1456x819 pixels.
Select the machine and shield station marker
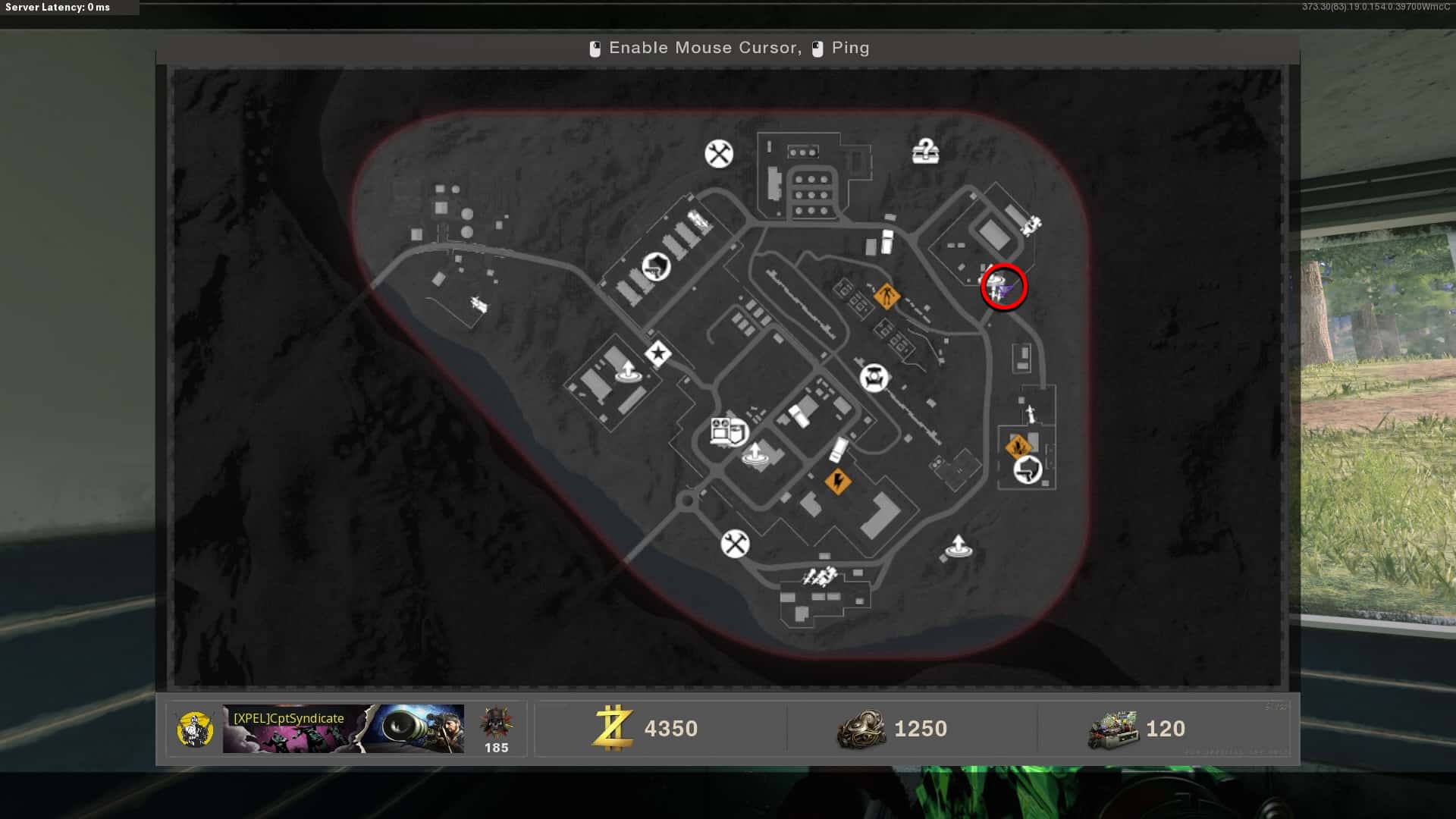click(729, 431)
